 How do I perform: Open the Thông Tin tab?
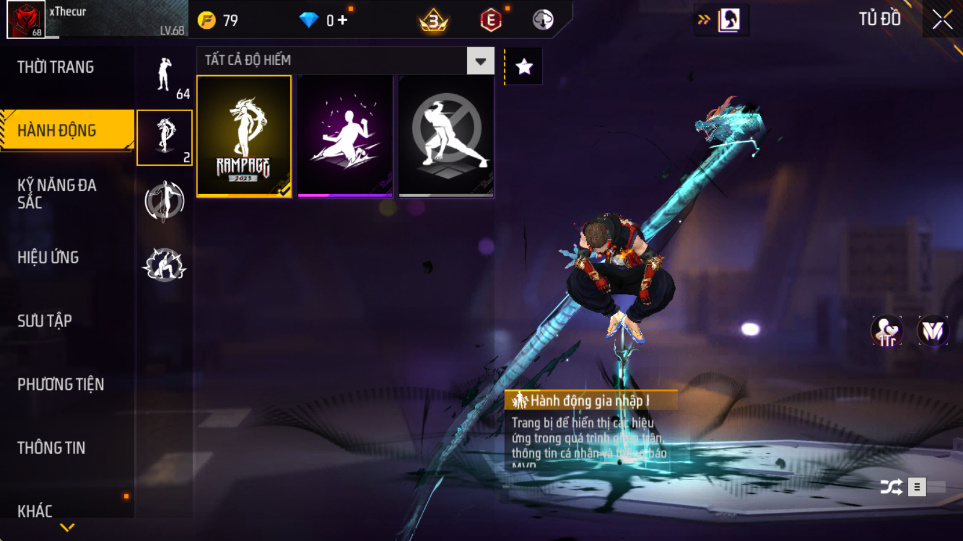click(52, 448)
